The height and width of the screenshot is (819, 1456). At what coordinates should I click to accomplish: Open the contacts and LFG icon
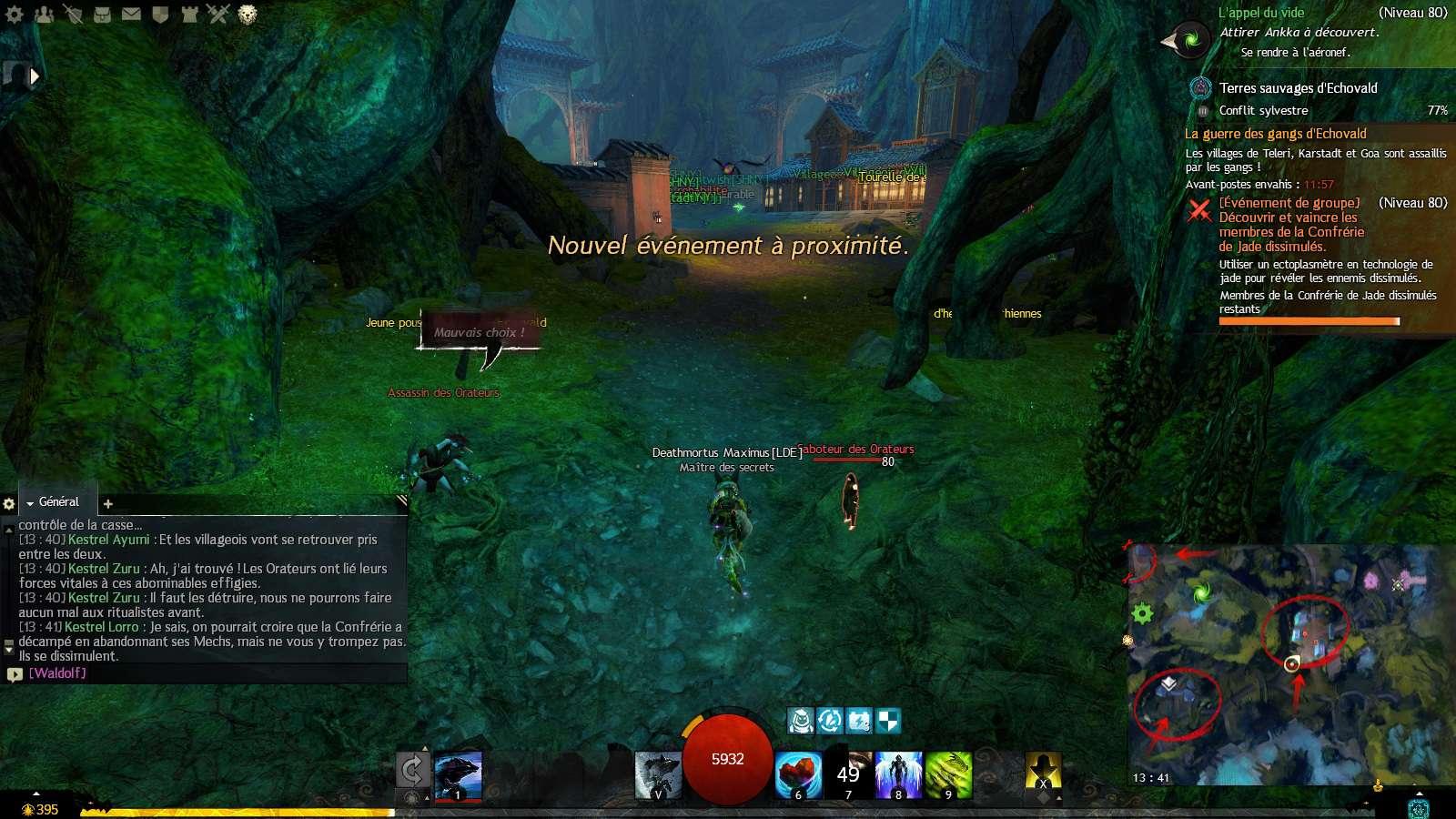coord(44,15)
